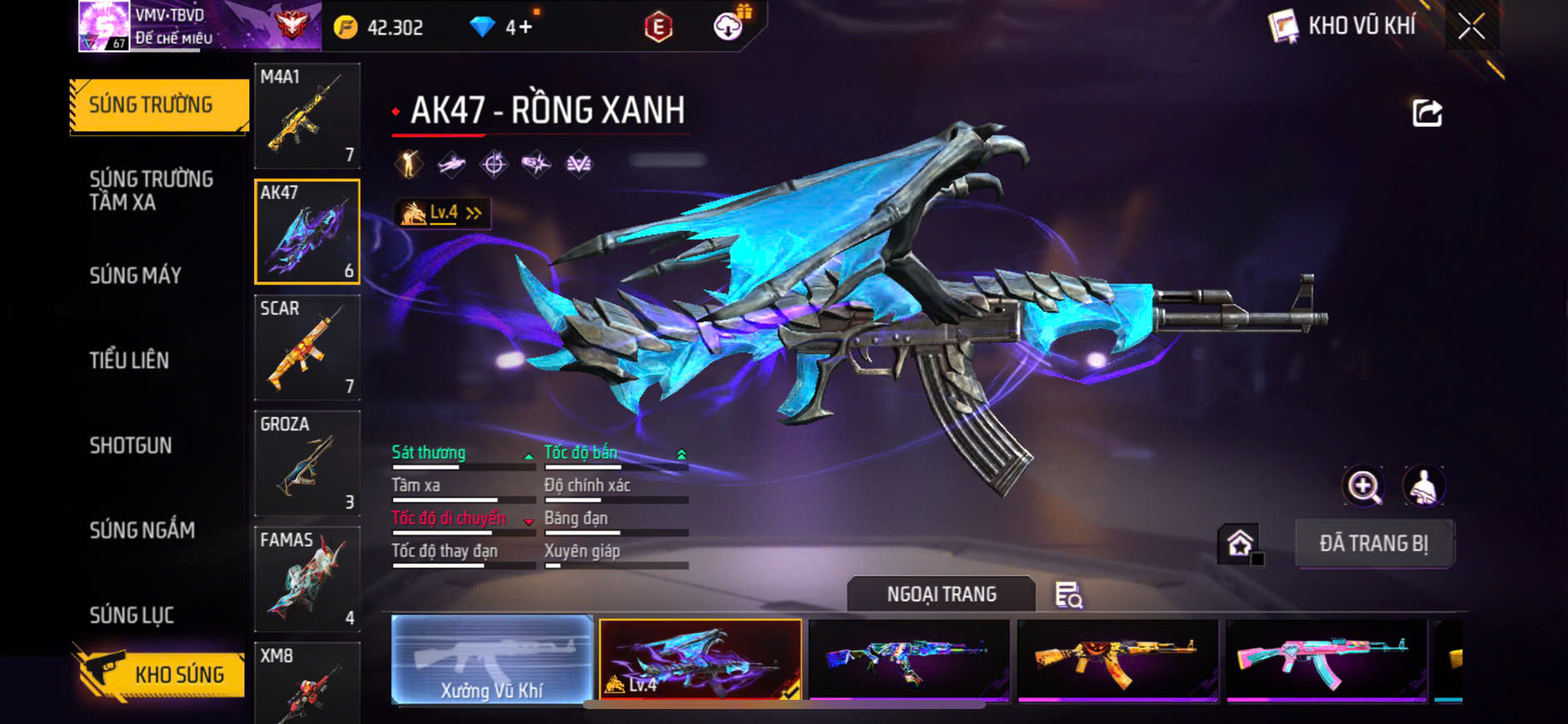Open the Lv.4 skin upgrade button
Viewport: 1568px width, 724px height.
point(443,213)
